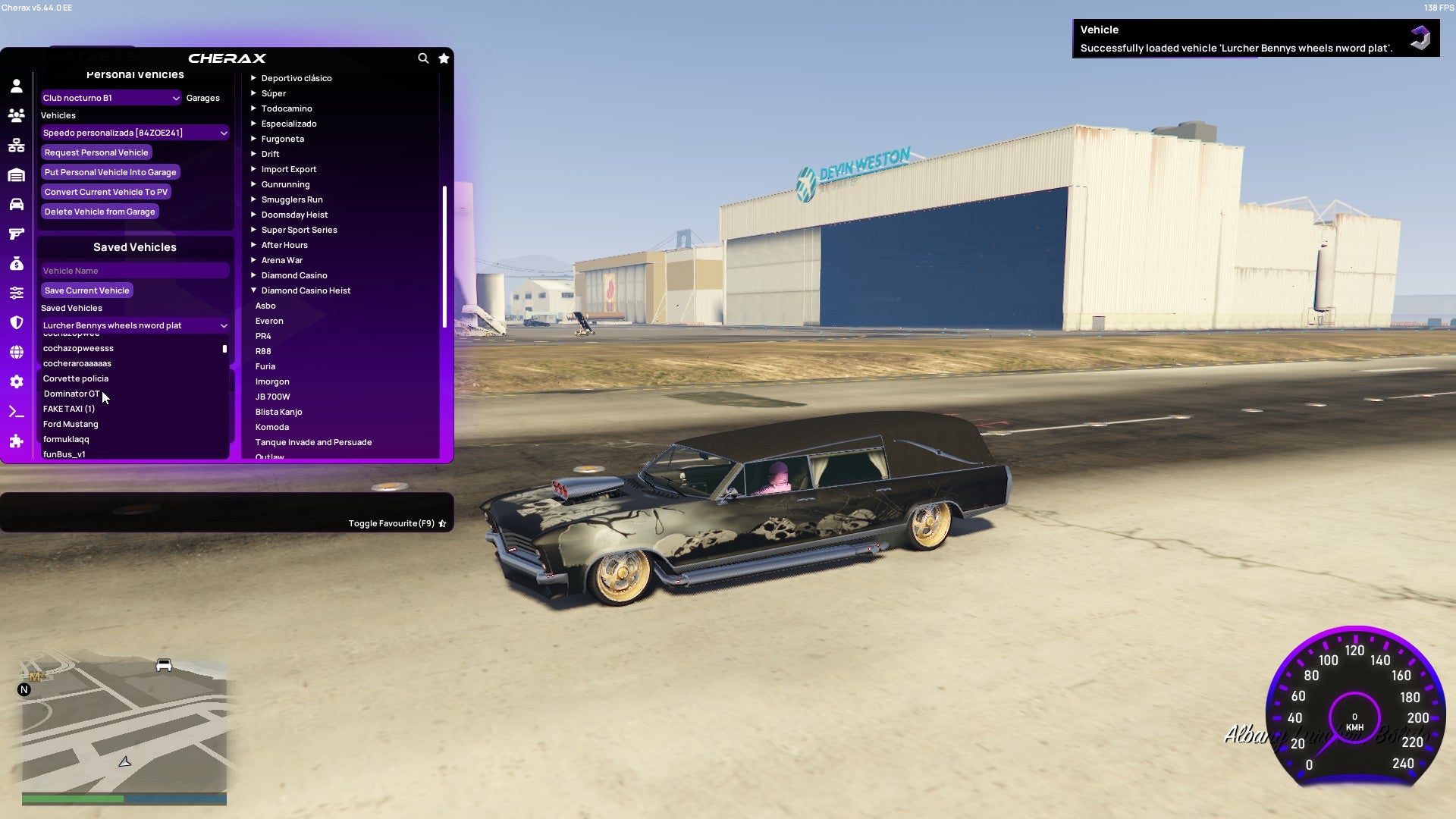The height and width of the screenshot is (819, 1456).
Task: Open the Vehicle car icon
Action: point(16,204)
